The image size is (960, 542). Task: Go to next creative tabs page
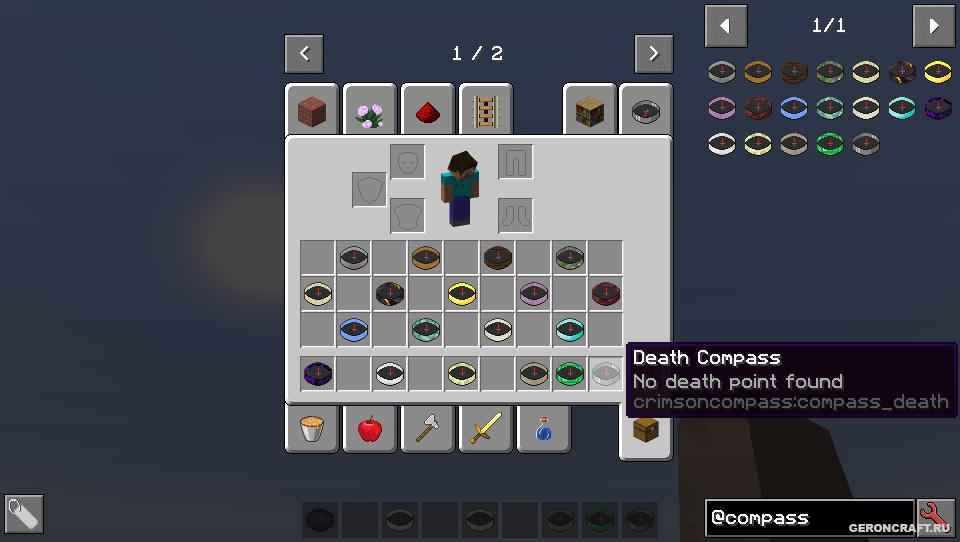[x=654, y=54]
